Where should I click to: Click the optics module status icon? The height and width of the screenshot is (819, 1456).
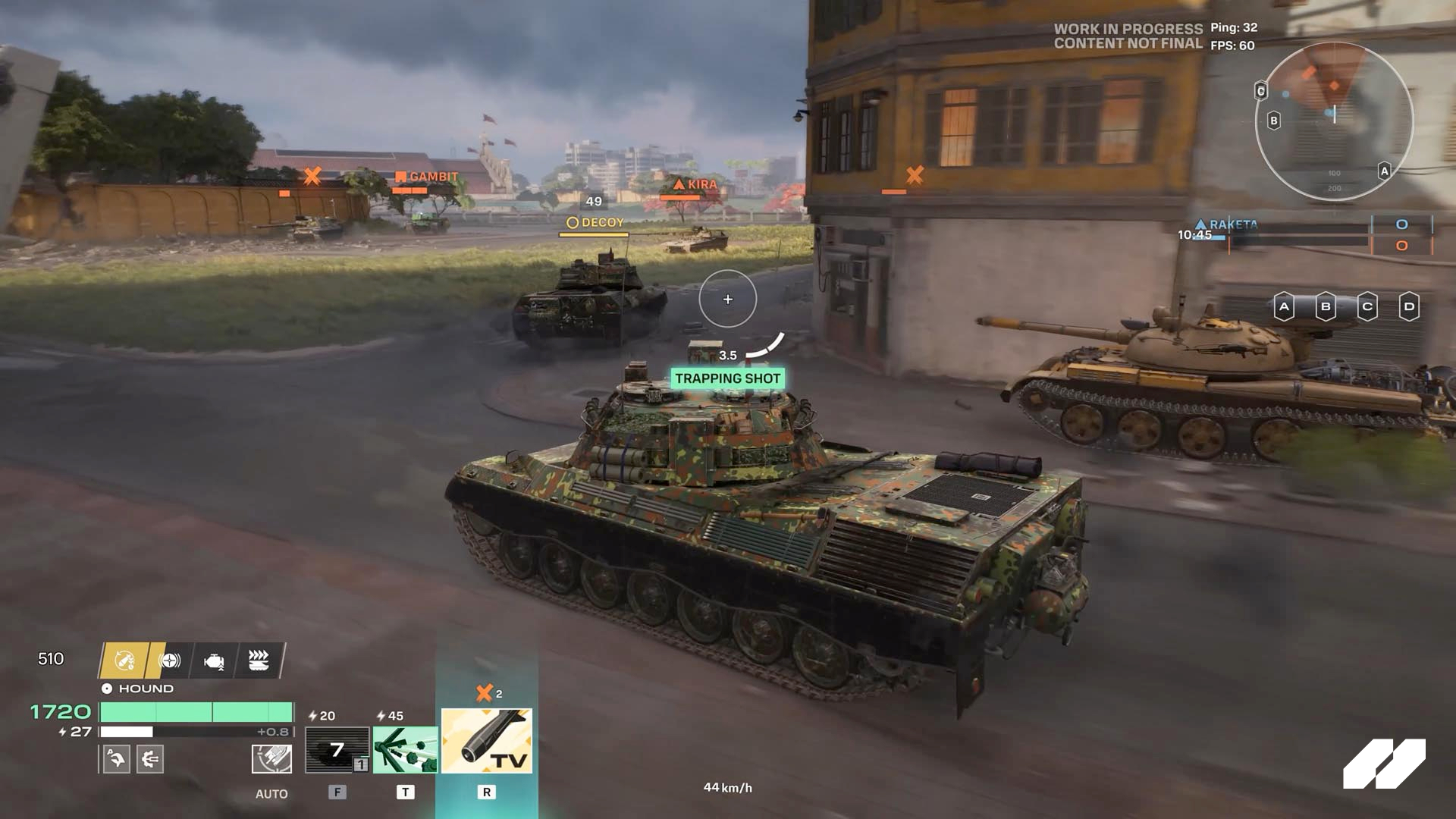coord(171,661)
